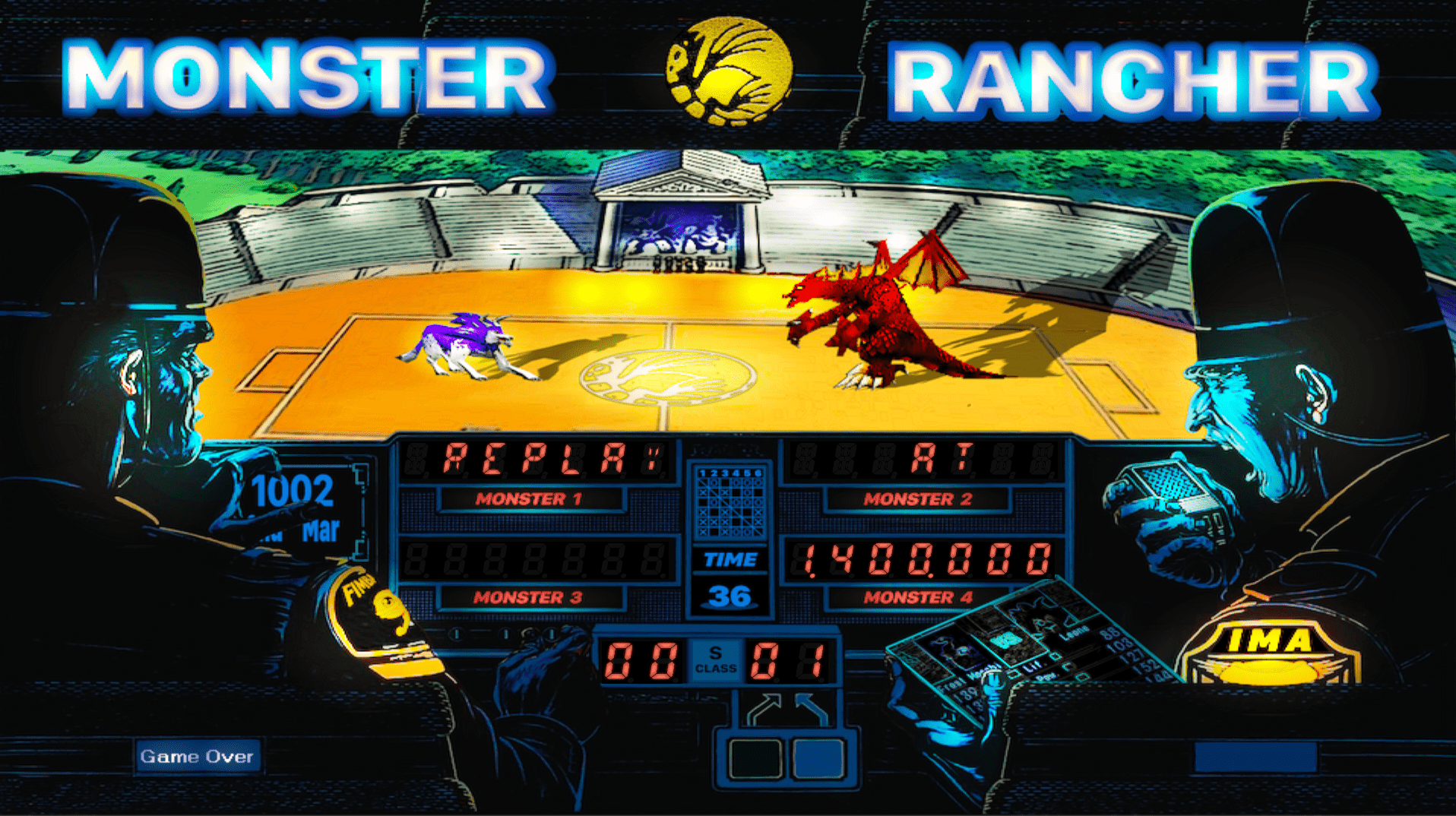Click the branching arrows indicator
Image resolution: width=1456 pixels, height=816 pixels.
click(787, 707)
